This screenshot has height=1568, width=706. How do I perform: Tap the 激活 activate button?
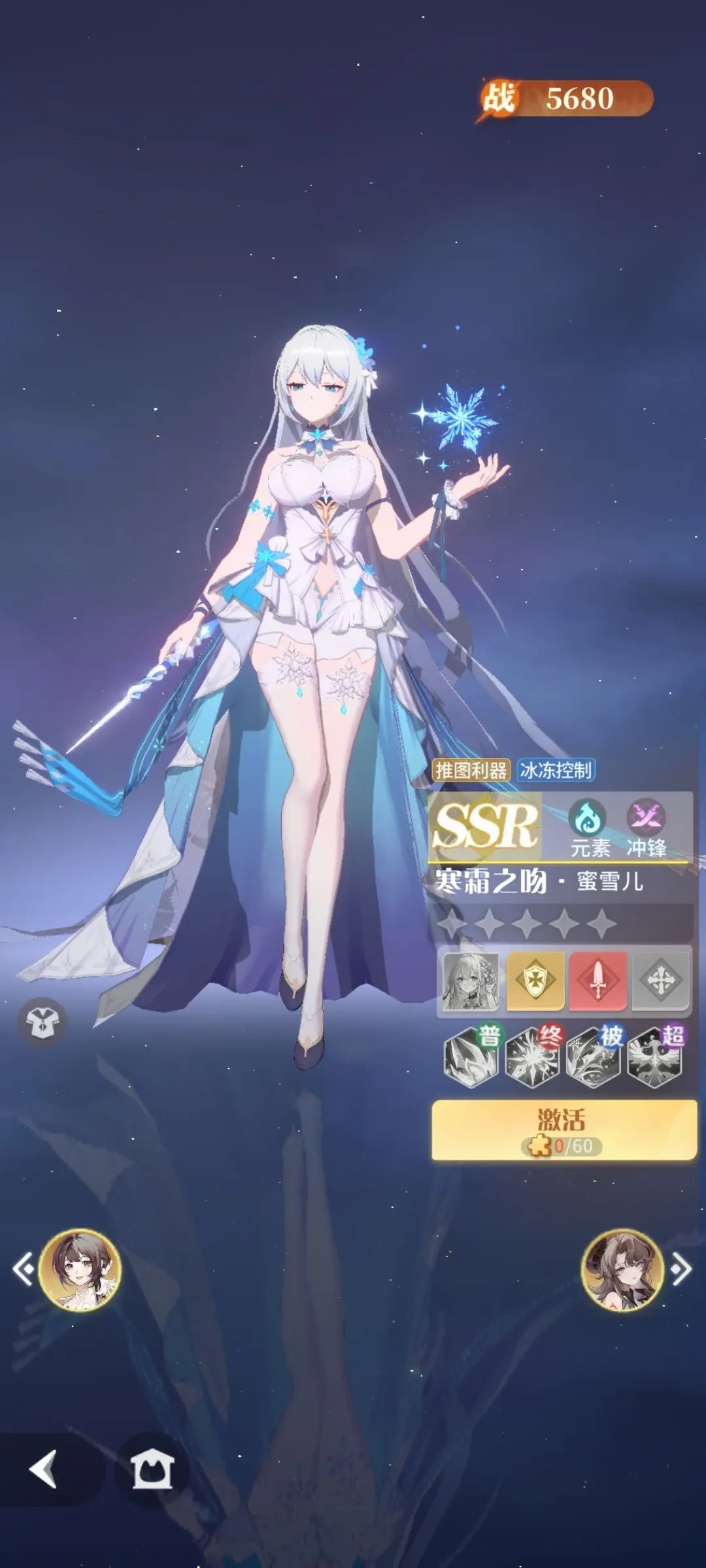[x=563, y=1130]
